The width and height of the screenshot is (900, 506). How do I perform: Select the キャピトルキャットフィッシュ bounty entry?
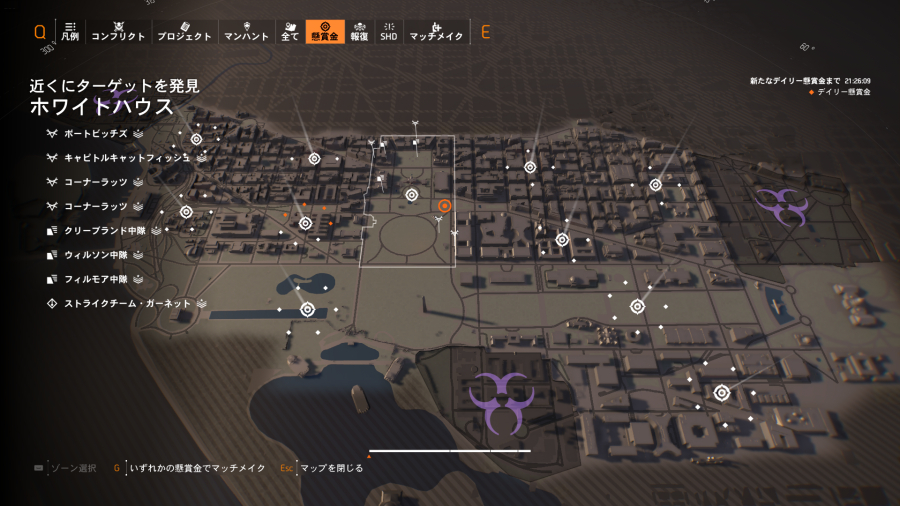(x=125, y=158)
